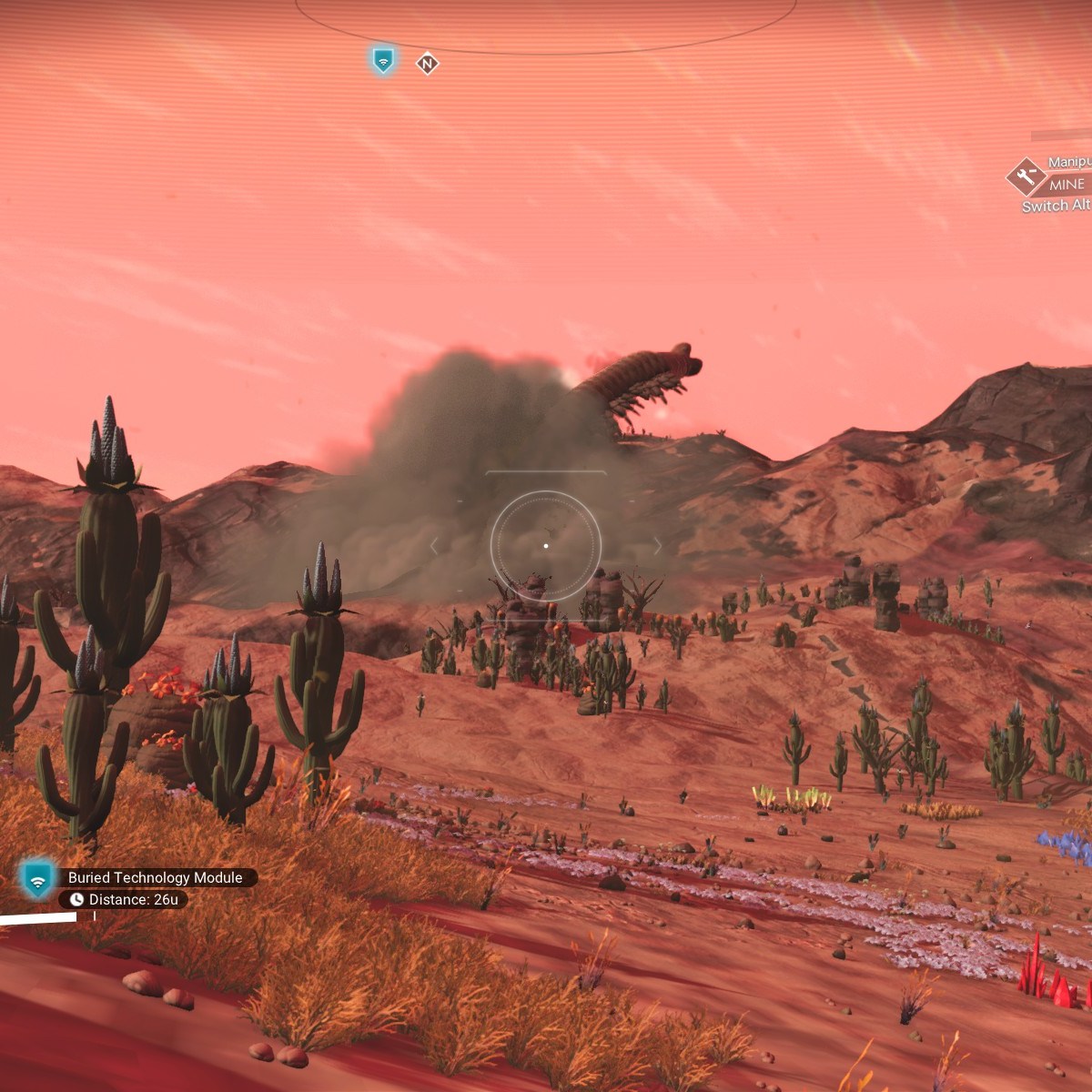Image resolution: width=1092 pixels, height=1092 pixels.
Task: Click the blue signal marker on the compass
Action: (x=383, y=61)
